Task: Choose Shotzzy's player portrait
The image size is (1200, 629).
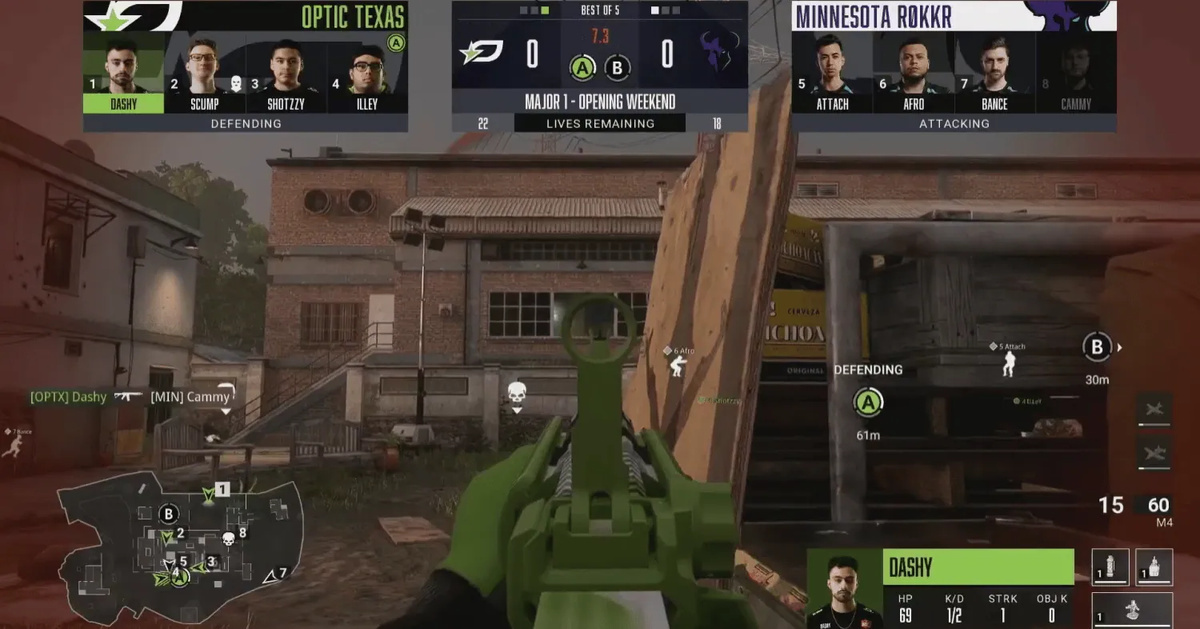Action: tap(285, 72)
